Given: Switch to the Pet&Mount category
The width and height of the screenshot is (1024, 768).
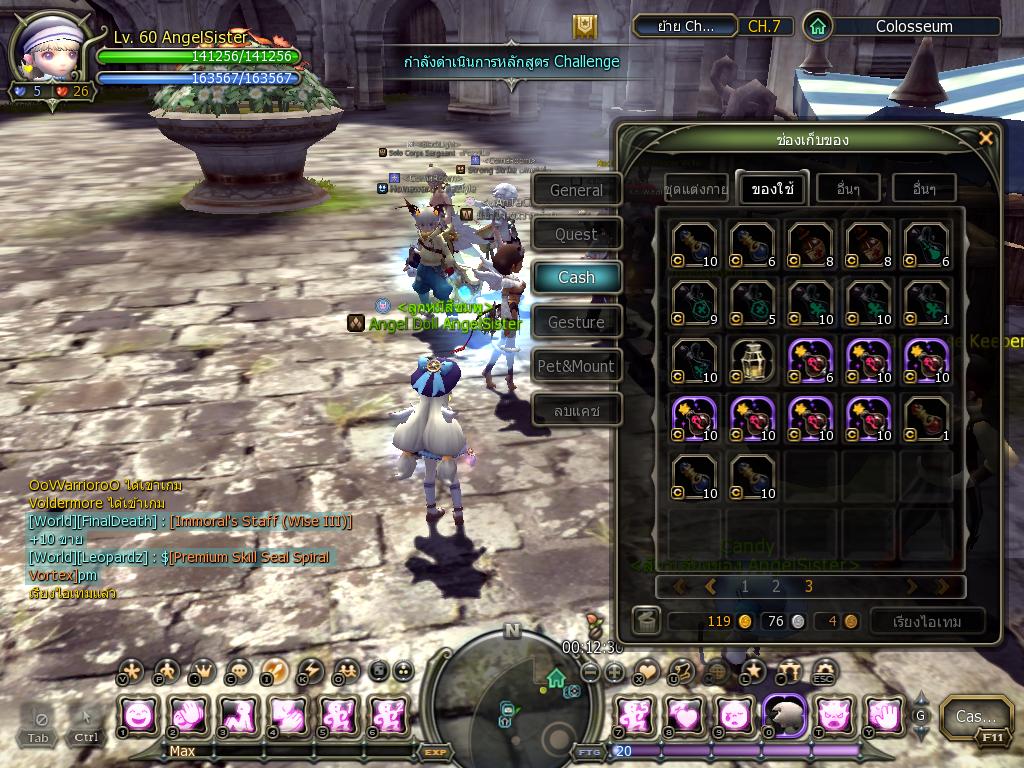Looking at the screenshot, I should [576, 366].
